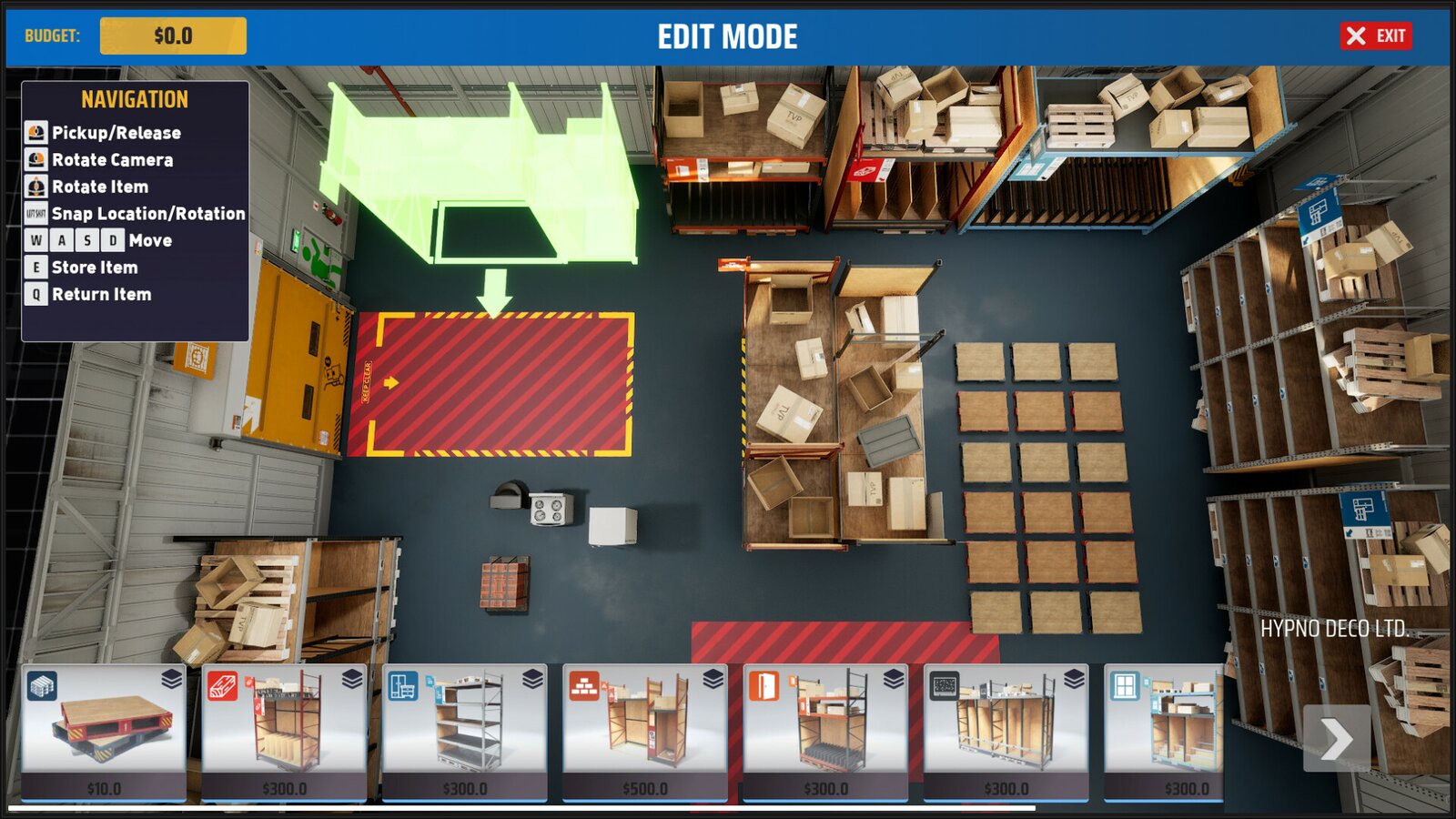Click the HYPNO DECO LTD. label
The height and width of the screenshot is (819, 1456).
tap(1331, 625)
